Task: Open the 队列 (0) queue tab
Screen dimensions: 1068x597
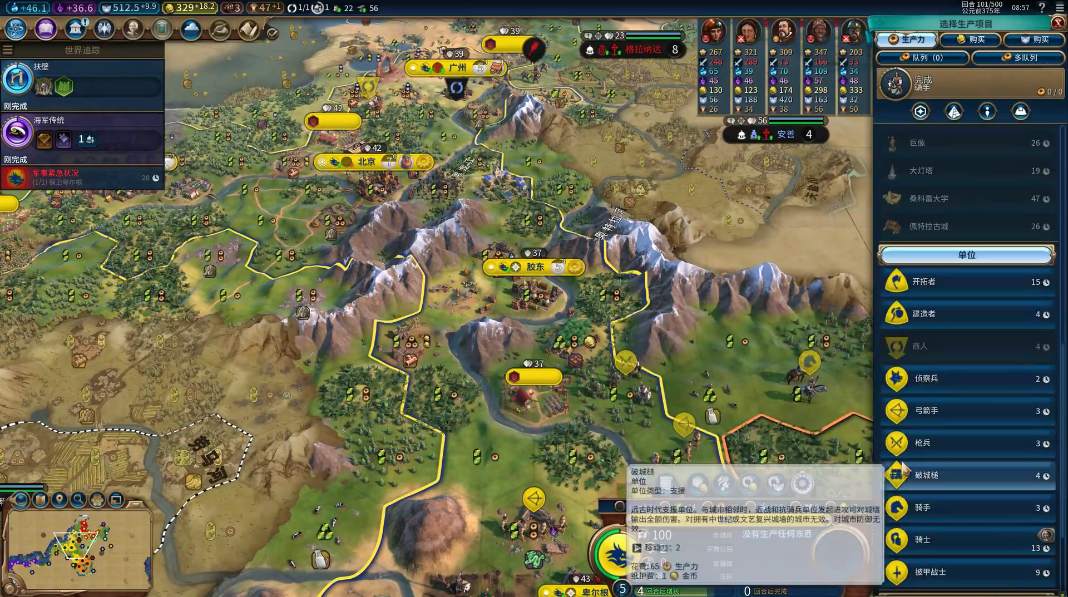Action: [x=922, y=58]
